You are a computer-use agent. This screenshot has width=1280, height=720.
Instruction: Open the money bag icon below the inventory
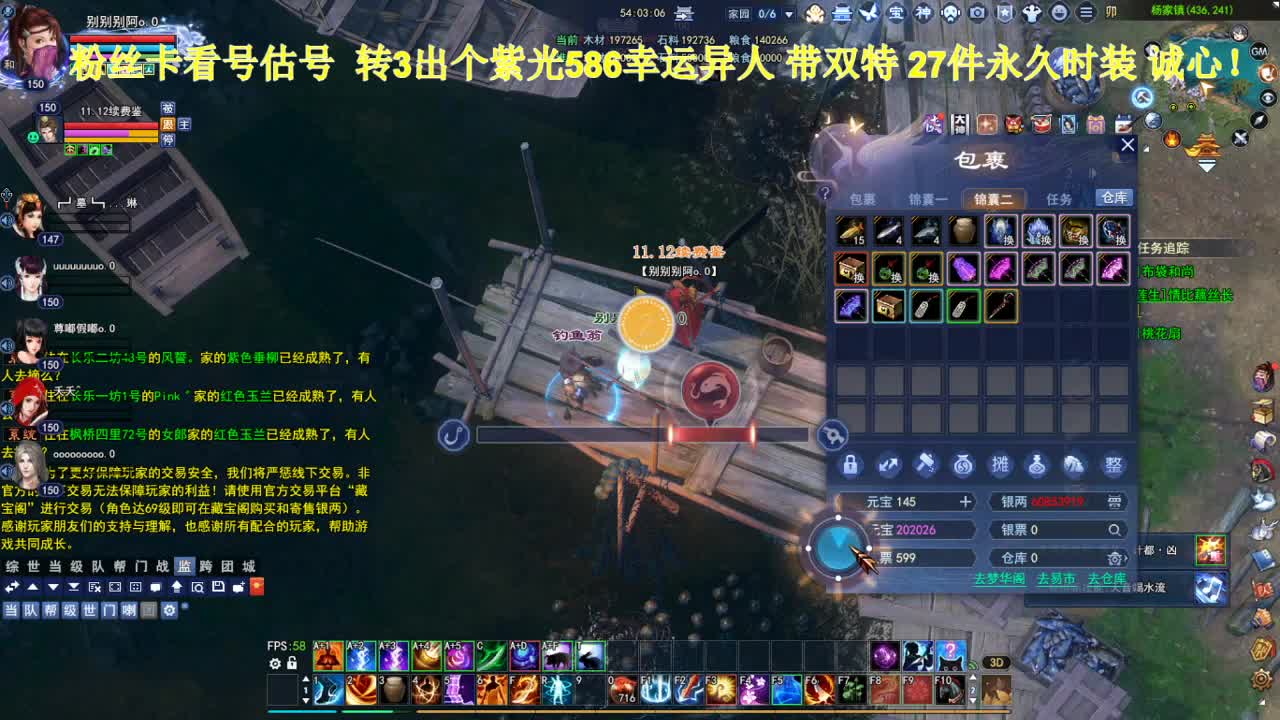click(962, 465)
